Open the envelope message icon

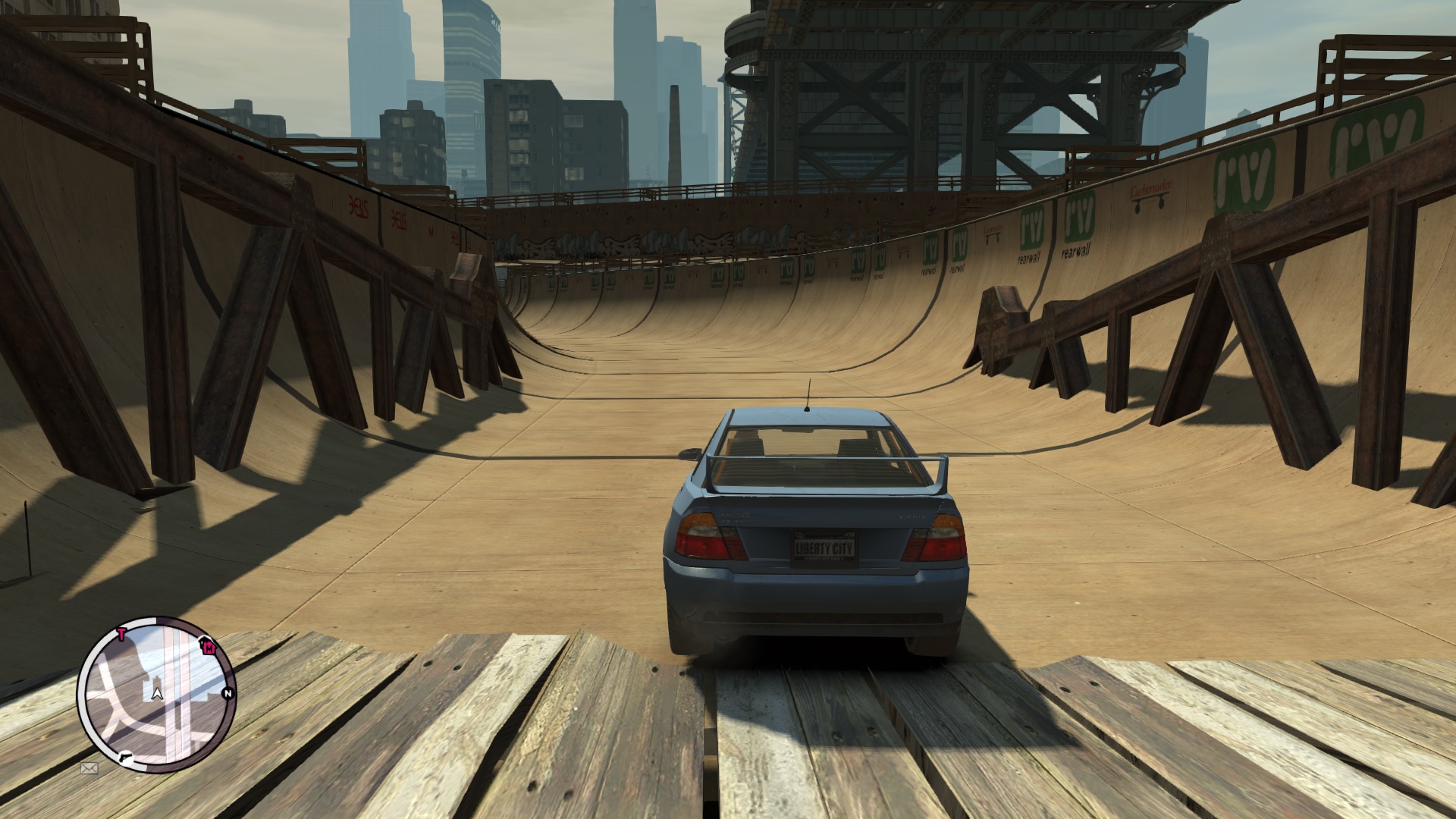coord(89,768)
